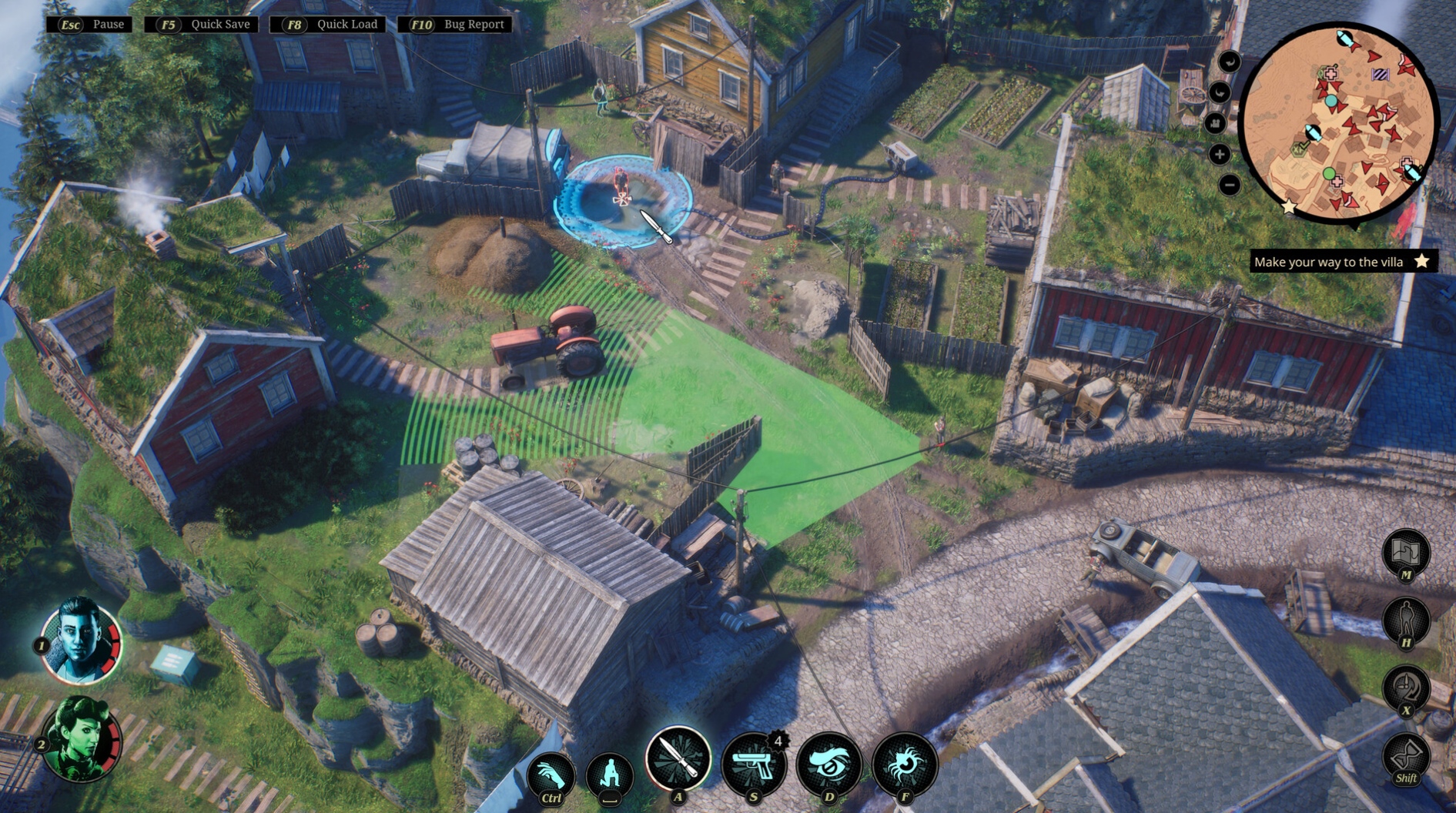Click the camera button beside the minimap
The width and height of the screenshot is (1456, 813).
[x=1215, y=123]
